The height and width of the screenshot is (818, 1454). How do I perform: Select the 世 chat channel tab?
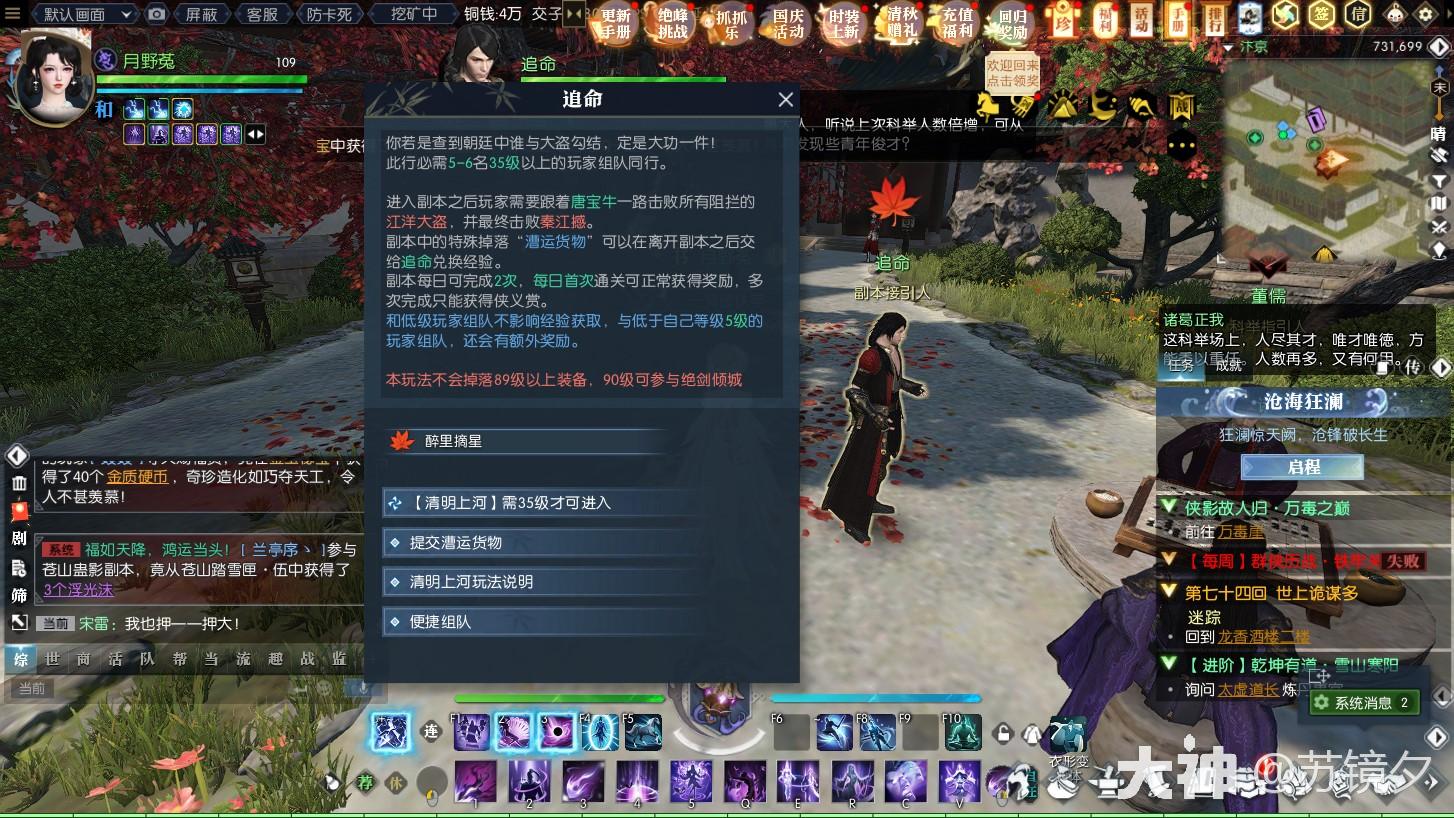click(x=53, y=660)
